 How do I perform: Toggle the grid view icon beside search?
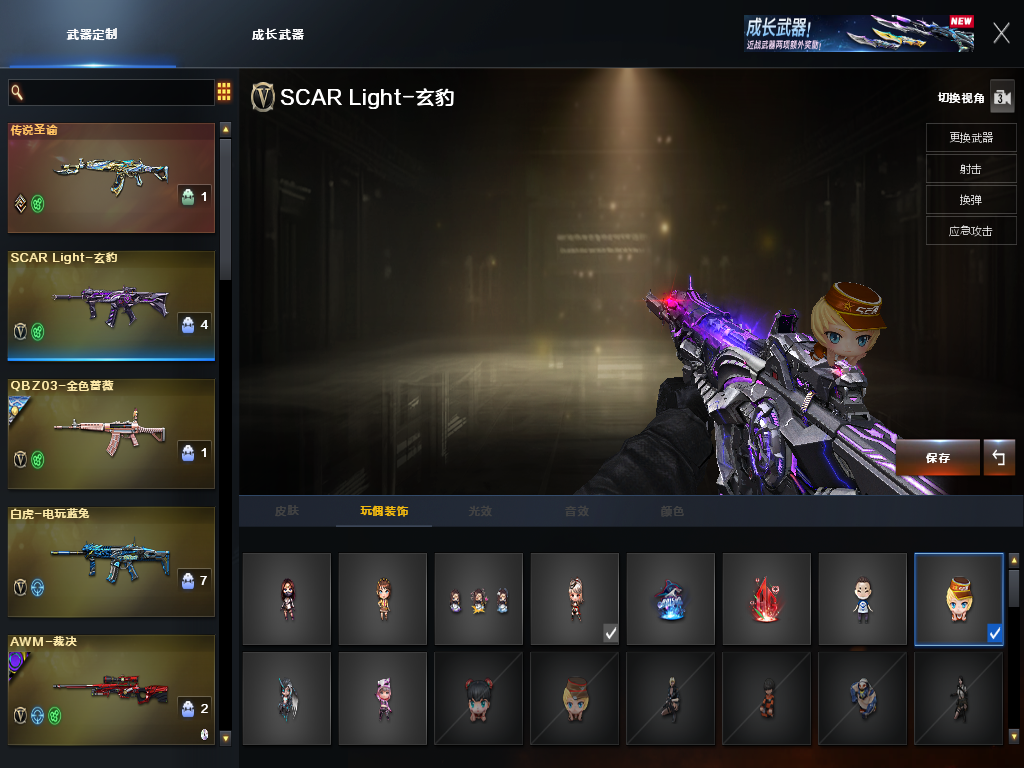click(224, 93)
